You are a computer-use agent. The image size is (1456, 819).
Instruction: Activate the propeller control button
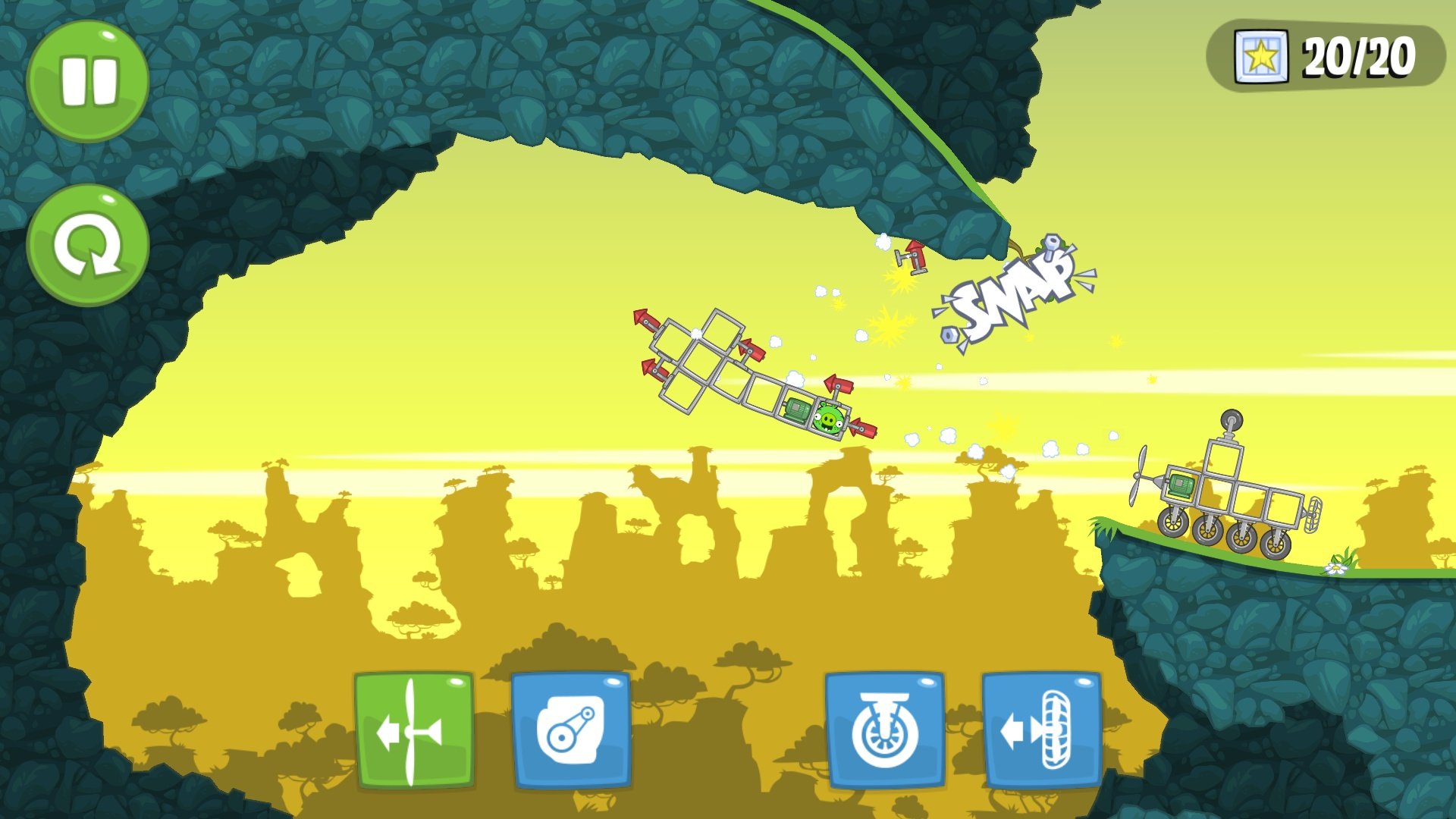[x=413, y=730]
